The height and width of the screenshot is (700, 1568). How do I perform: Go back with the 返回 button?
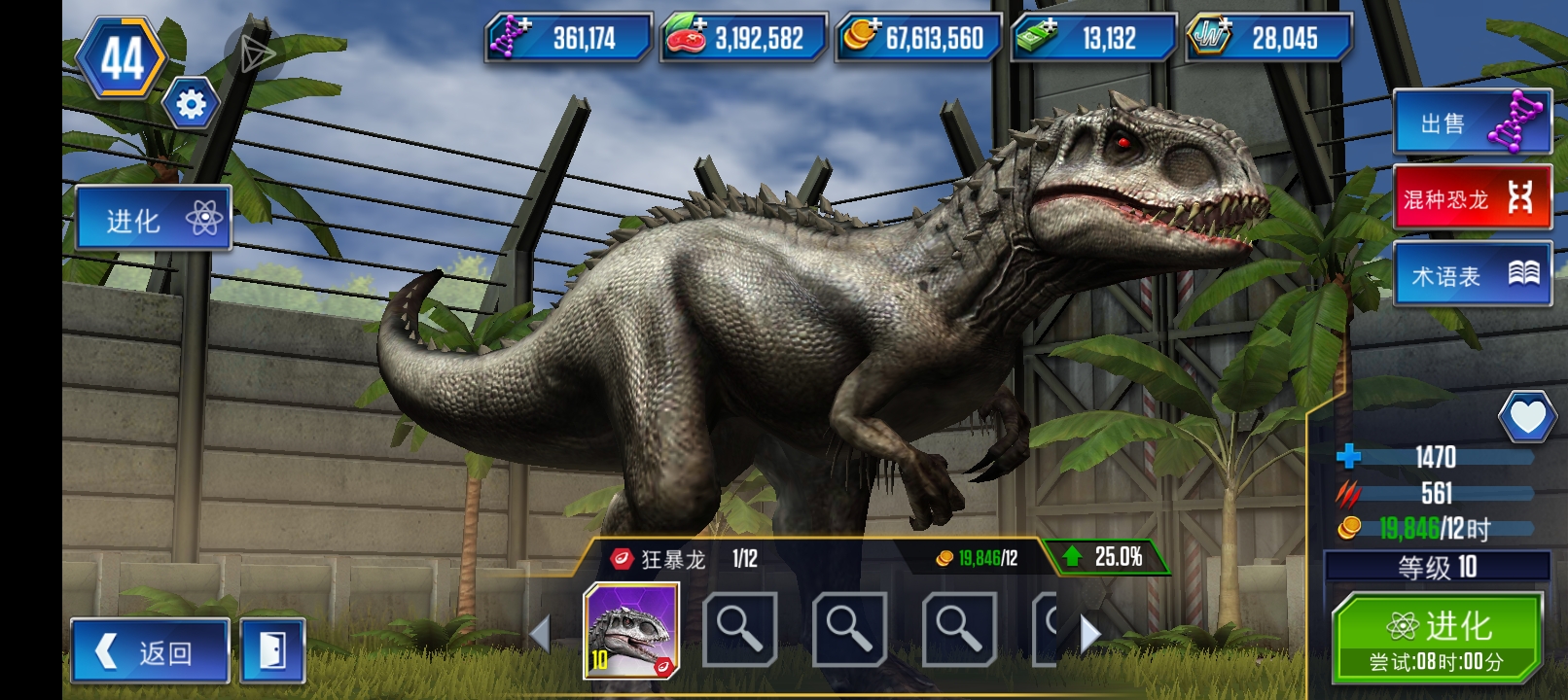[x=151, y=651]
